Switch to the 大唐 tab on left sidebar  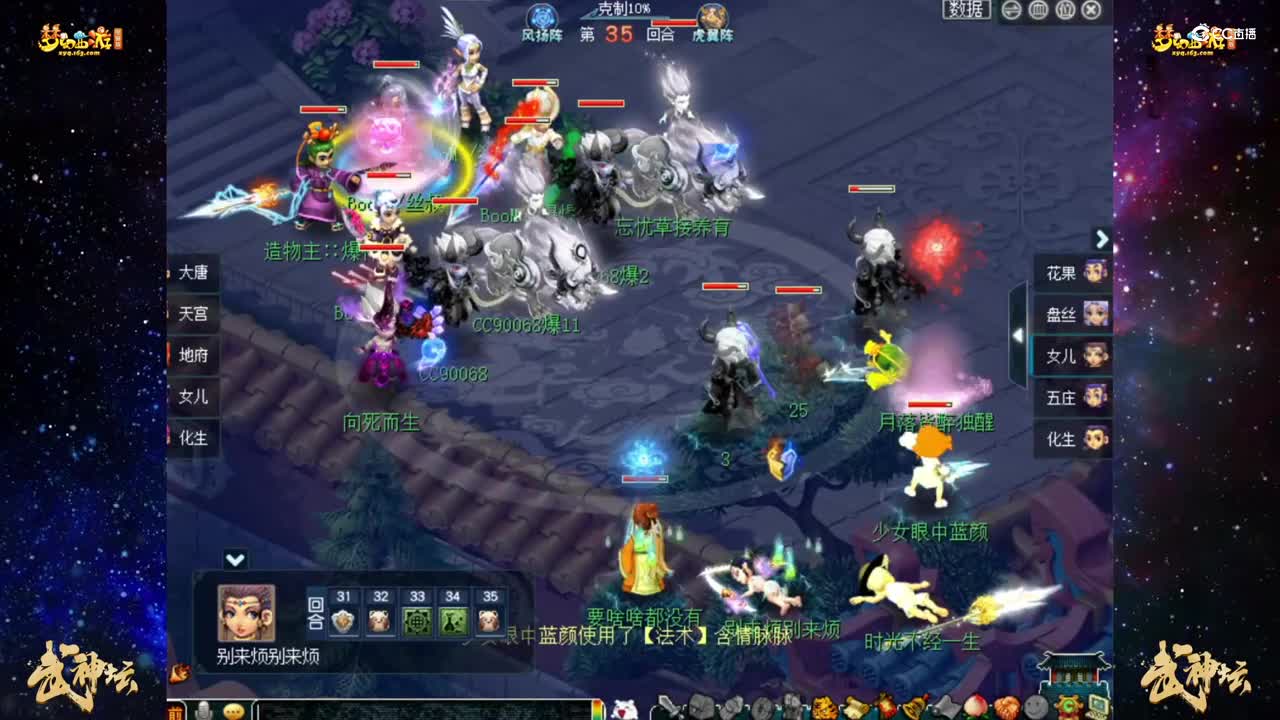191,273
